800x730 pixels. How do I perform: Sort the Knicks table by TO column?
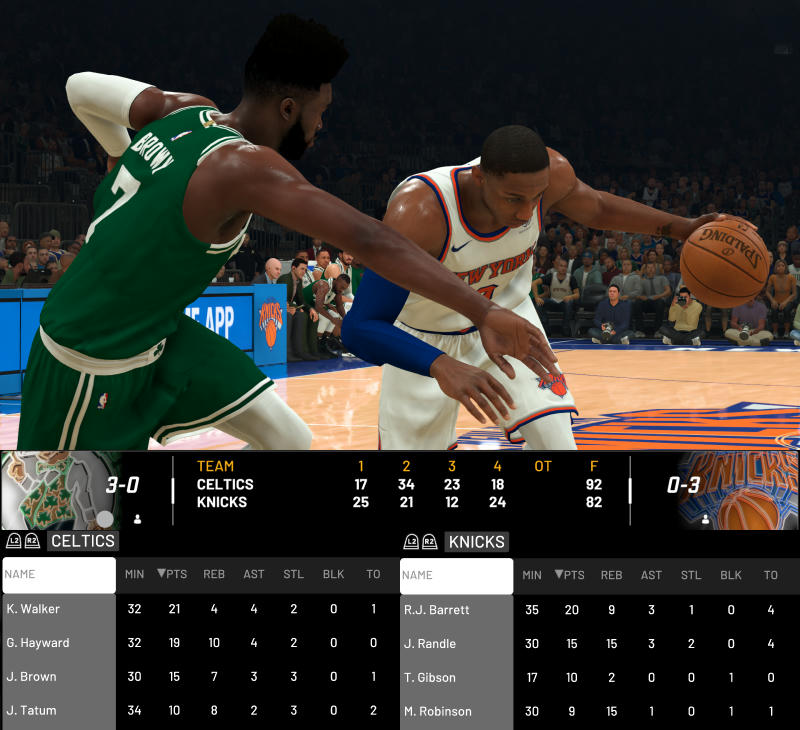tap(770, 575)
